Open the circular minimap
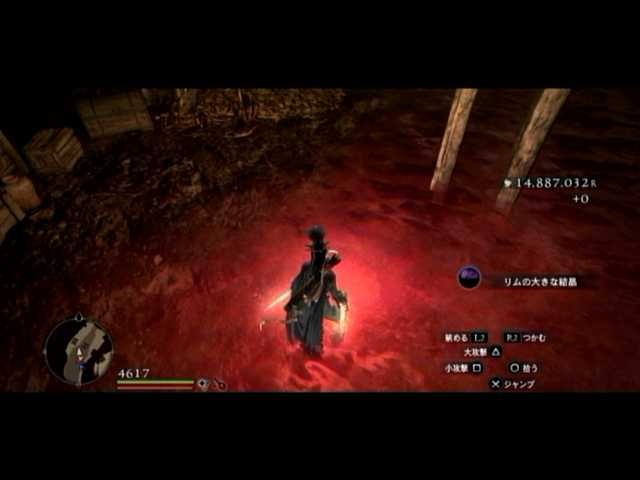Screen dimensions: 640x480 [78, 350]
